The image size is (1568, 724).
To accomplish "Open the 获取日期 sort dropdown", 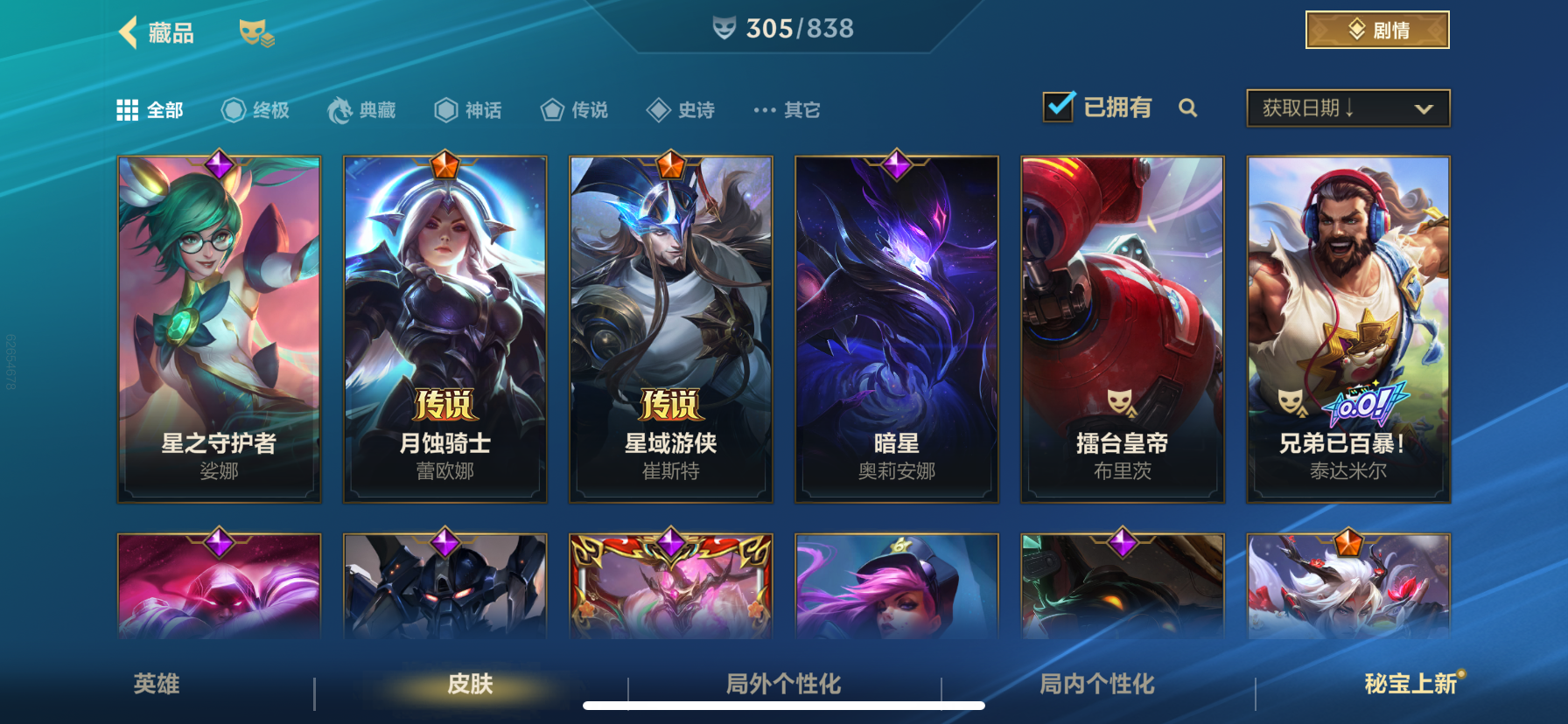I will tap(1347, 108).
